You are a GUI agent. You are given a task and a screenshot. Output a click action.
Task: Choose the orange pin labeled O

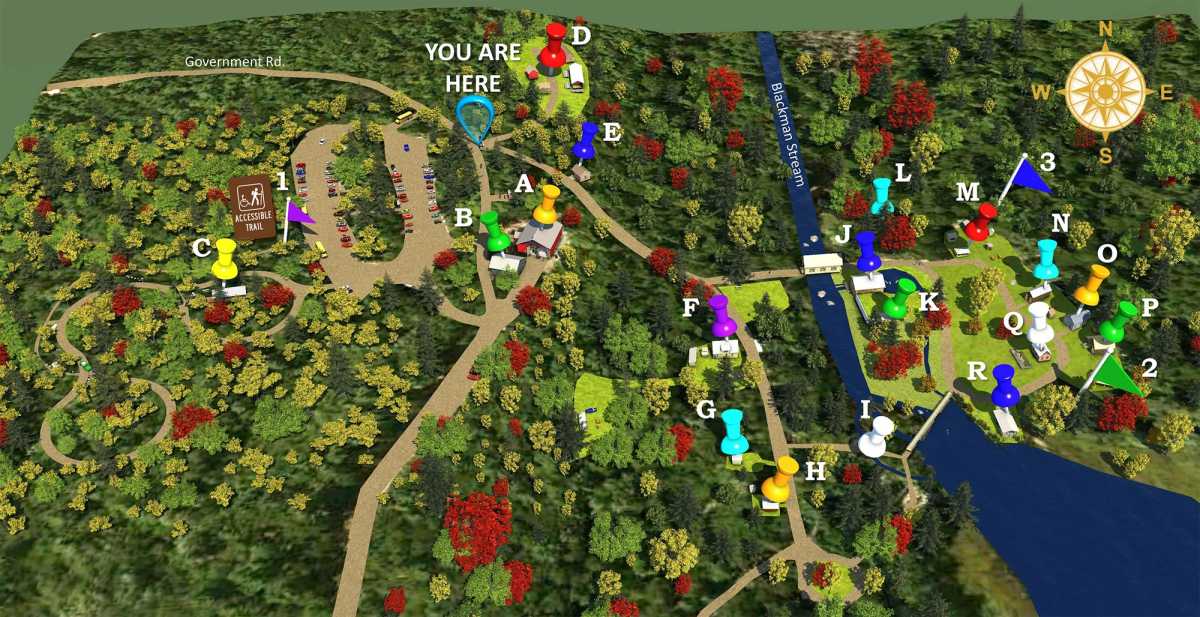(1091, 285)
